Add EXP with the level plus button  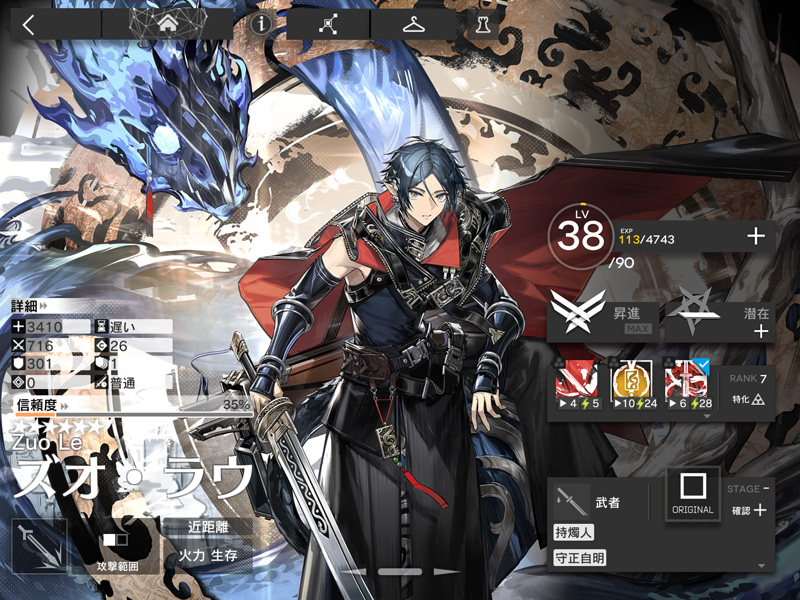756,236
